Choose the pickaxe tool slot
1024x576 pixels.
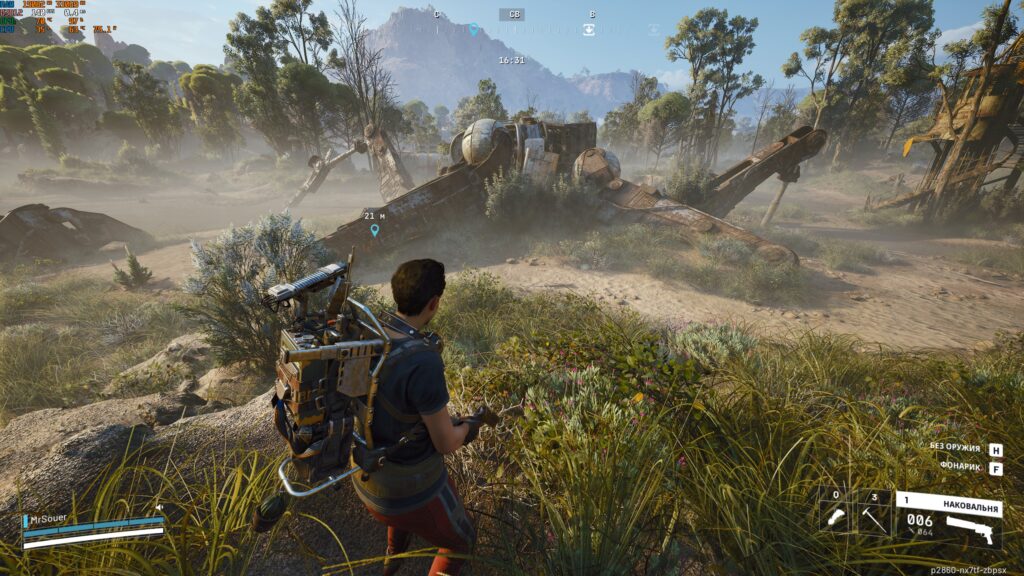[x=875, y=516]
